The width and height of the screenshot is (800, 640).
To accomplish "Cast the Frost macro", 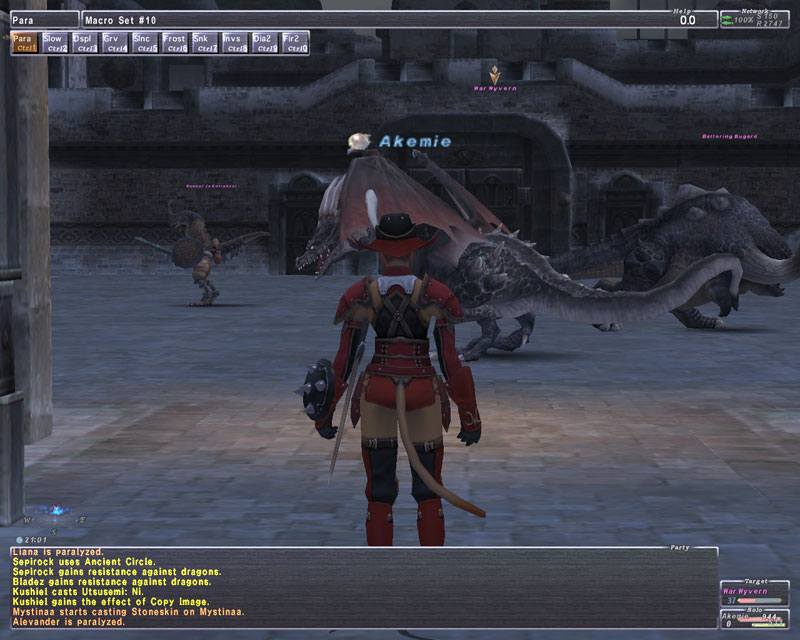I will coord(175,42).
